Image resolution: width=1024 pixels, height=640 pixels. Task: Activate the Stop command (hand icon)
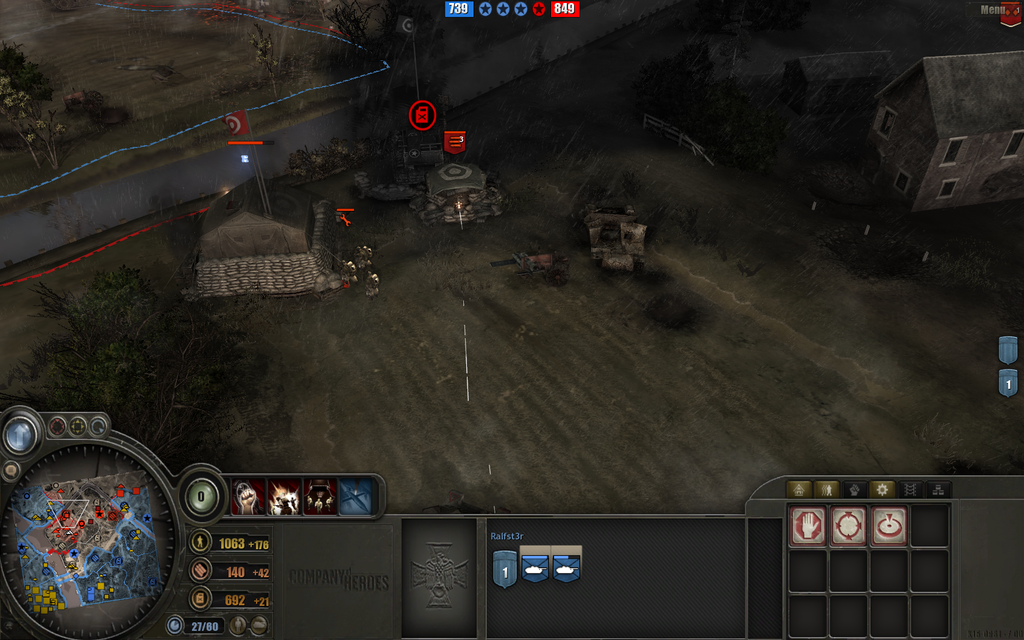[808, 527]
